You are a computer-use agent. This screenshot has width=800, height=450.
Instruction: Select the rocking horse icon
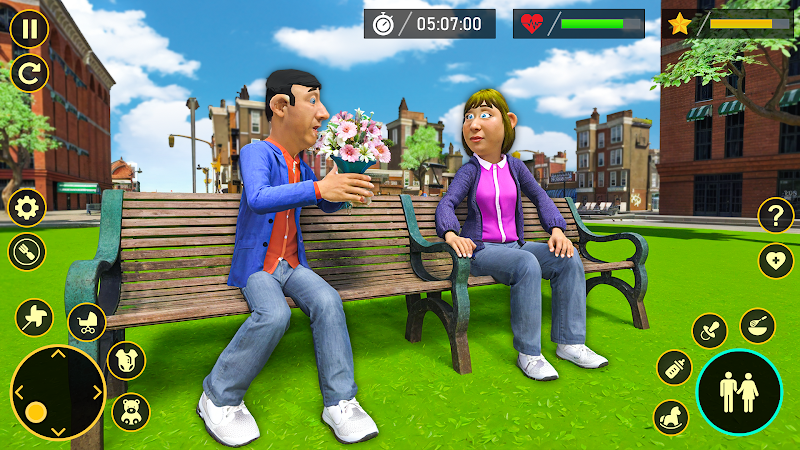coord(671,417)
